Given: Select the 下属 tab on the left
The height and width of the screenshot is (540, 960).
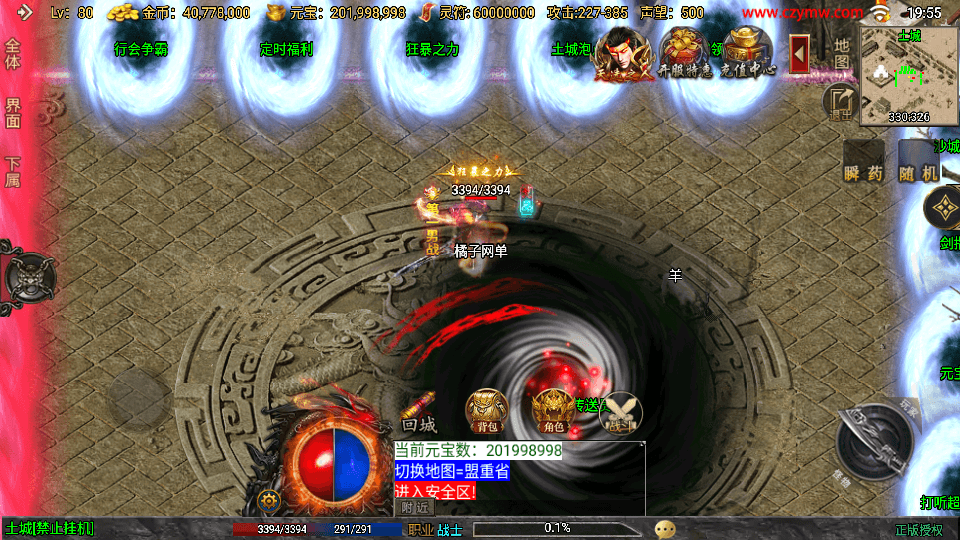Looking at the screenshot, I should tap(13, 171).
